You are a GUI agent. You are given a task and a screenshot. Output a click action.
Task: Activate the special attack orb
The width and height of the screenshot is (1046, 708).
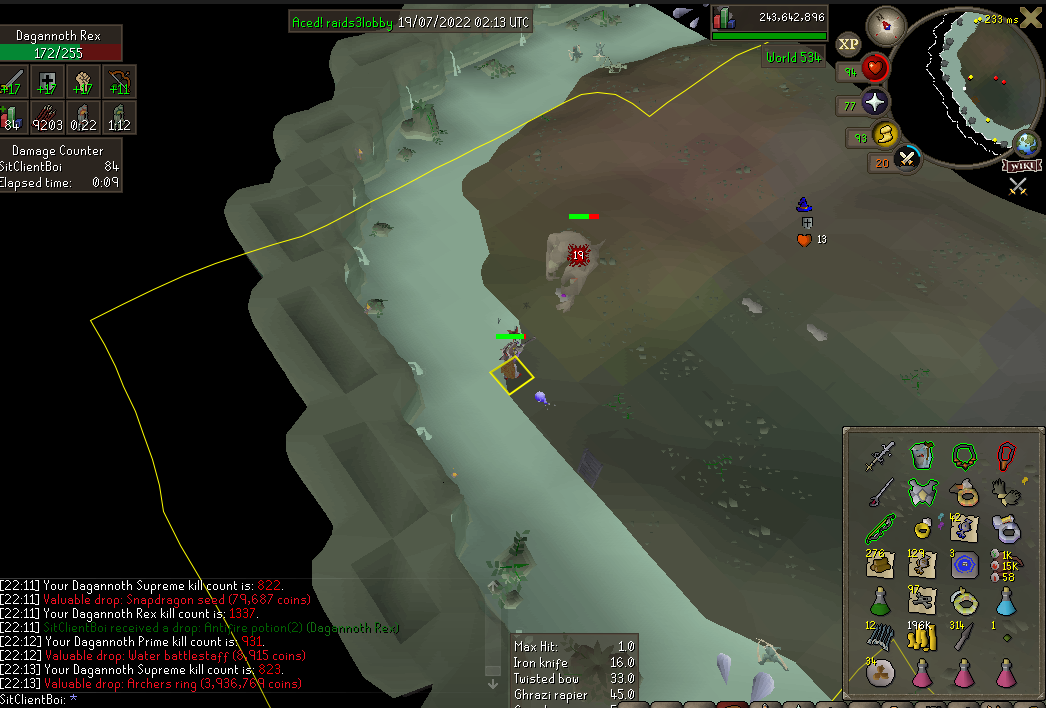pos(906,158)
